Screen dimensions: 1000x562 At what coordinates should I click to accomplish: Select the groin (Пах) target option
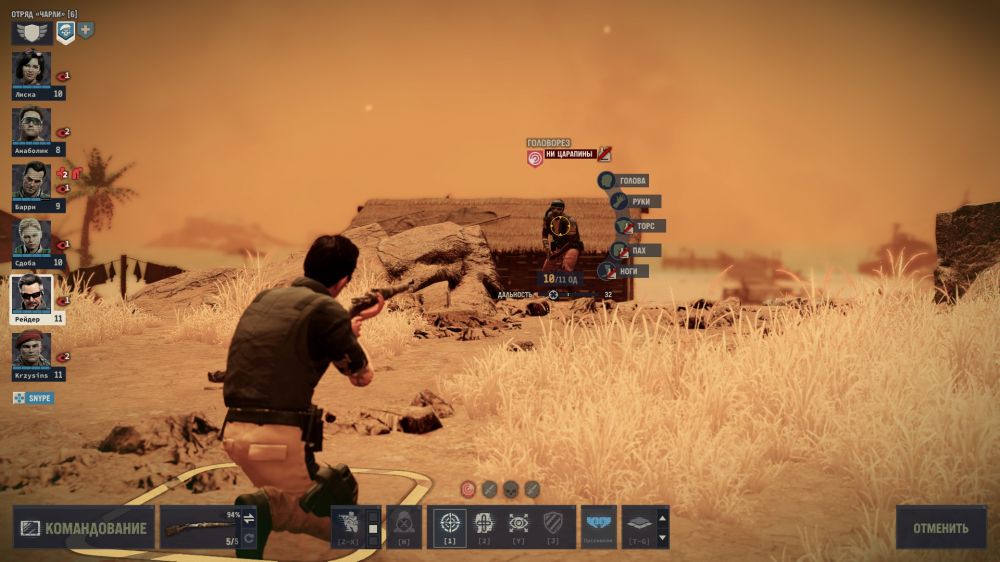[635, 250]
